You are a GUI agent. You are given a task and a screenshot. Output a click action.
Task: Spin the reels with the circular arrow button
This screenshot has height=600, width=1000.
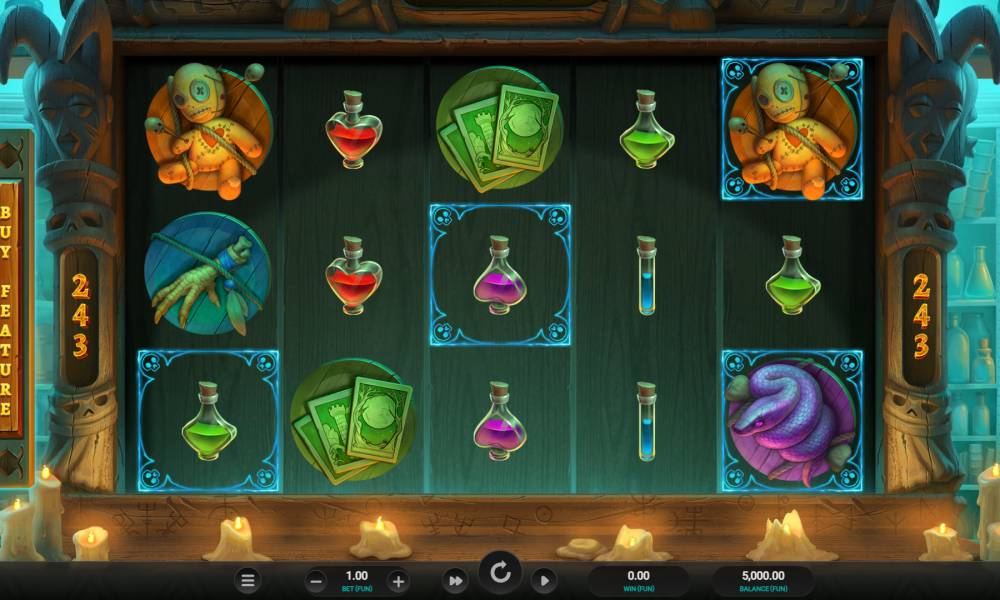tap(500, 574)
